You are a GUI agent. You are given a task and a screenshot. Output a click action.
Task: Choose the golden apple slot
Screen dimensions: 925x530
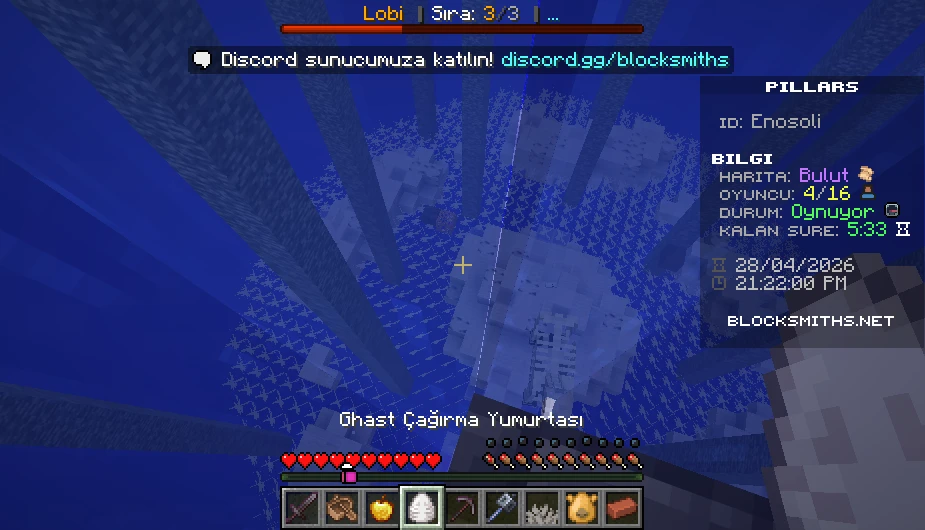pos(381,507)
